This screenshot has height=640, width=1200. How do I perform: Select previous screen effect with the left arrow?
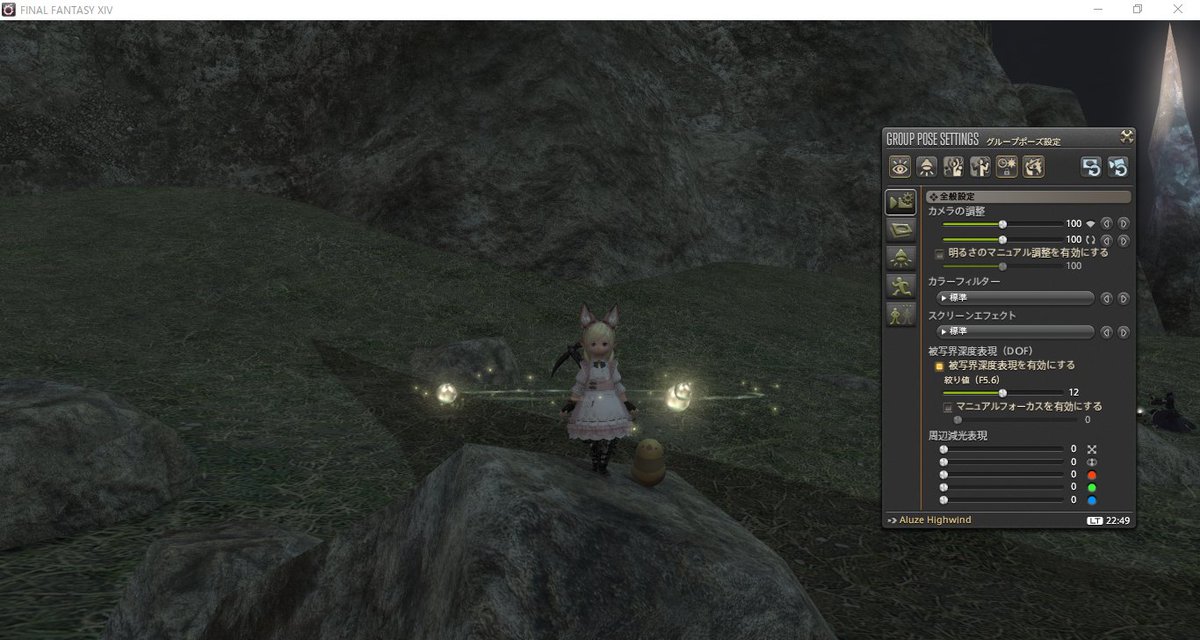coord(1106,331)
